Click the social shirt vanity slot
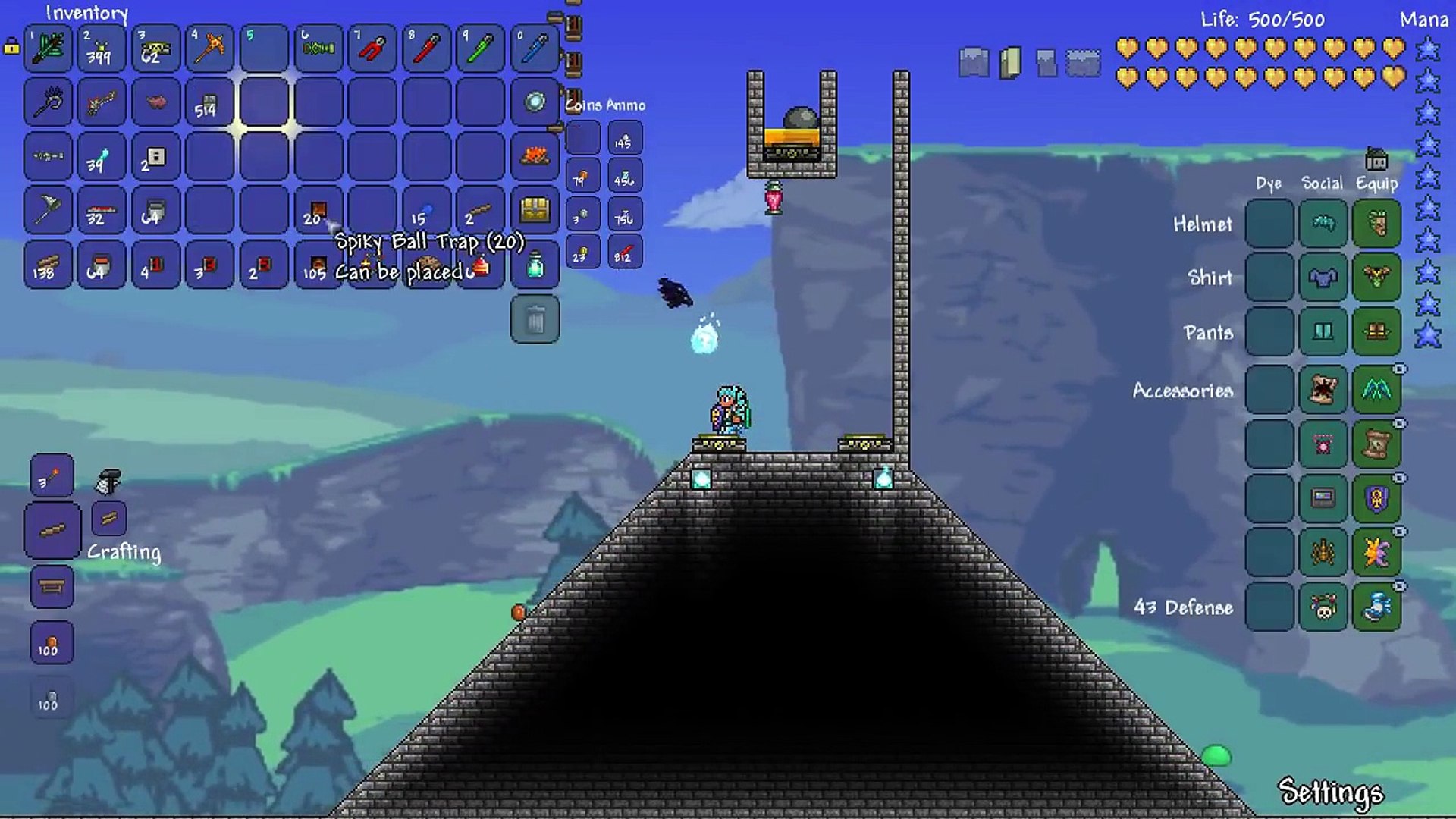 click(1323, 278)
